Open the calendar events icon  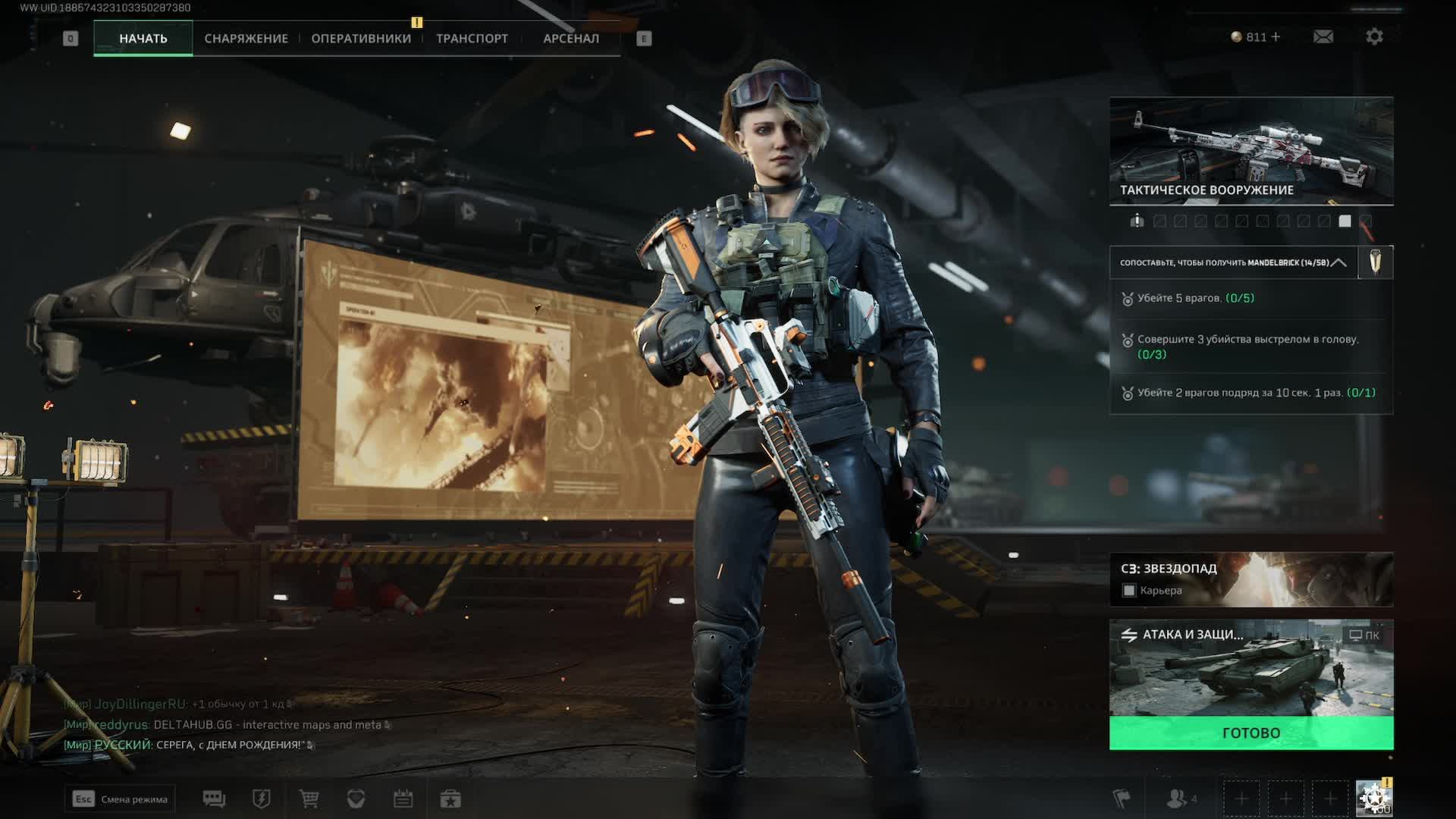pos(403,799)
